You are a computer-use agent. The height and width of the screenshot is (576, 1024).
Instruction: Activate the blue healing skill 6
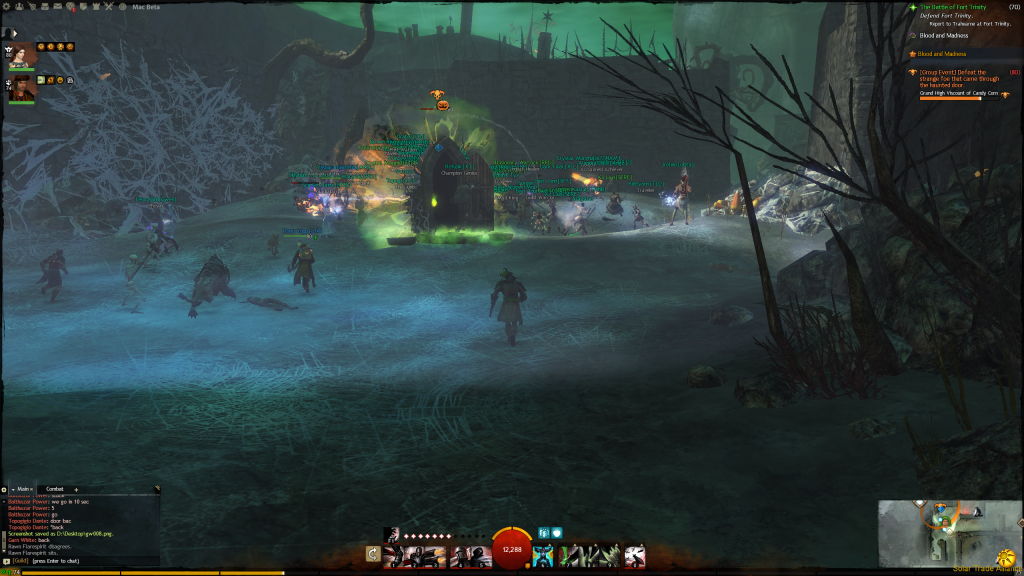543,555
